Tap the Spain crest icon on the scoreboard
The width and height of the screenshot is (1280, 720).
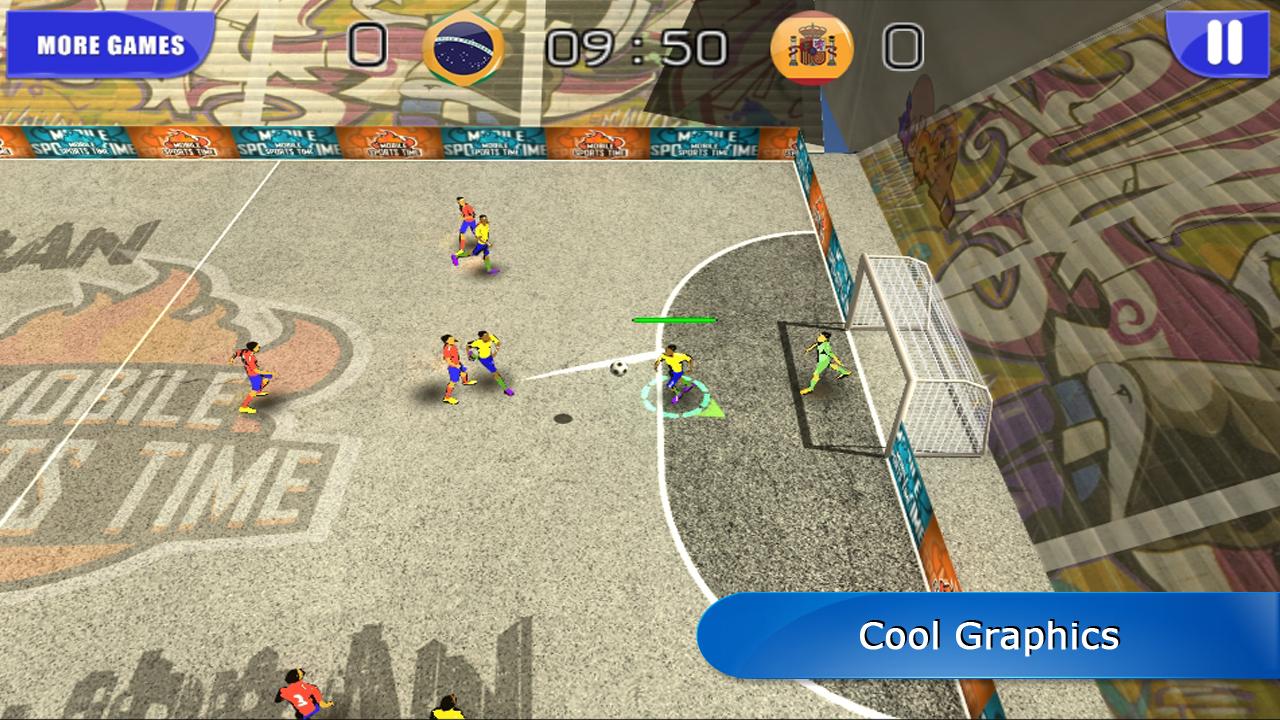click(x=810, y=47)
